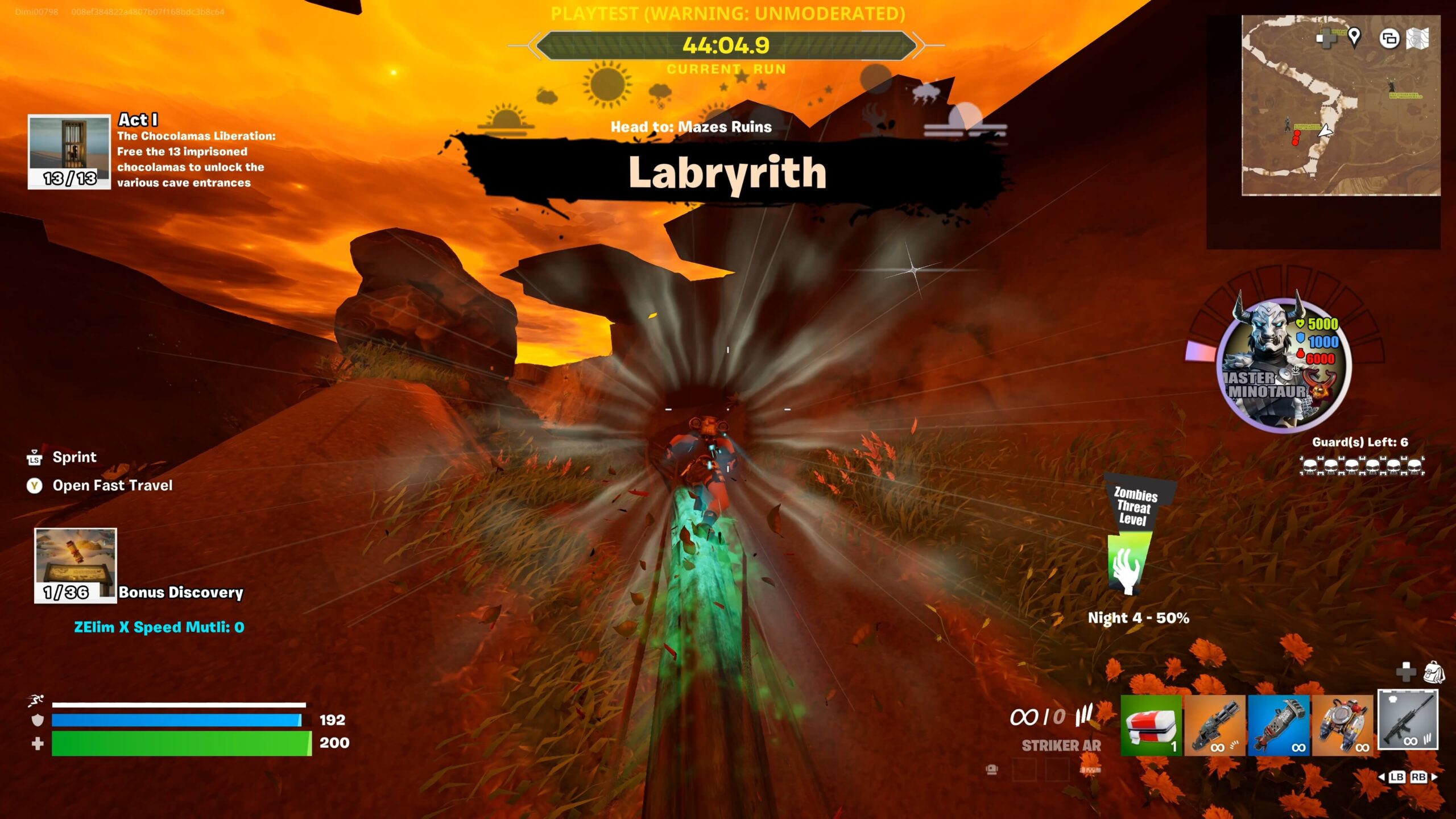Click the map pin marker icon

pyautogui.click(x=1354, y=38)
